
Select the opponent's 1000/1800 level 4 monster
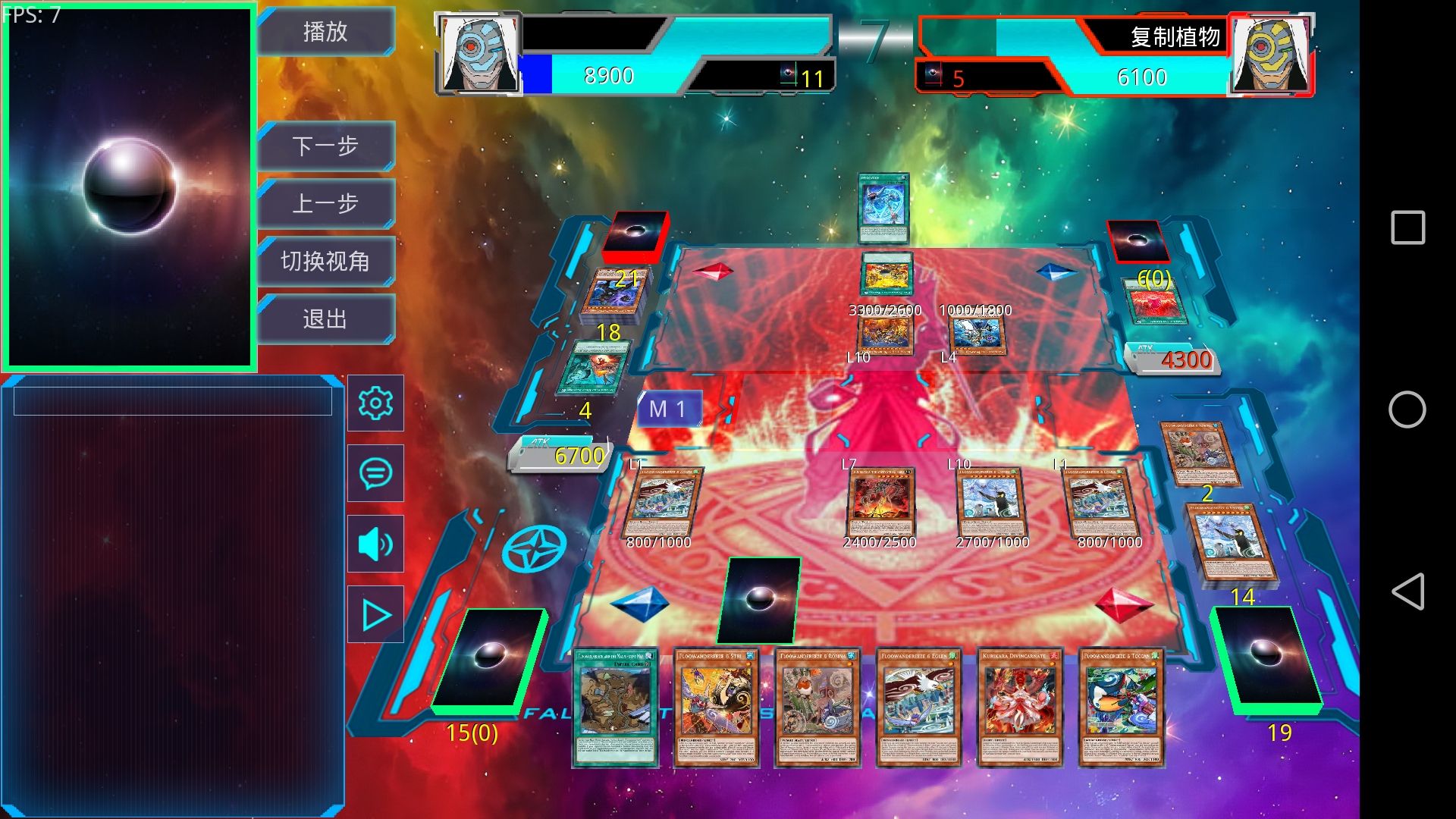click(977, 335)
